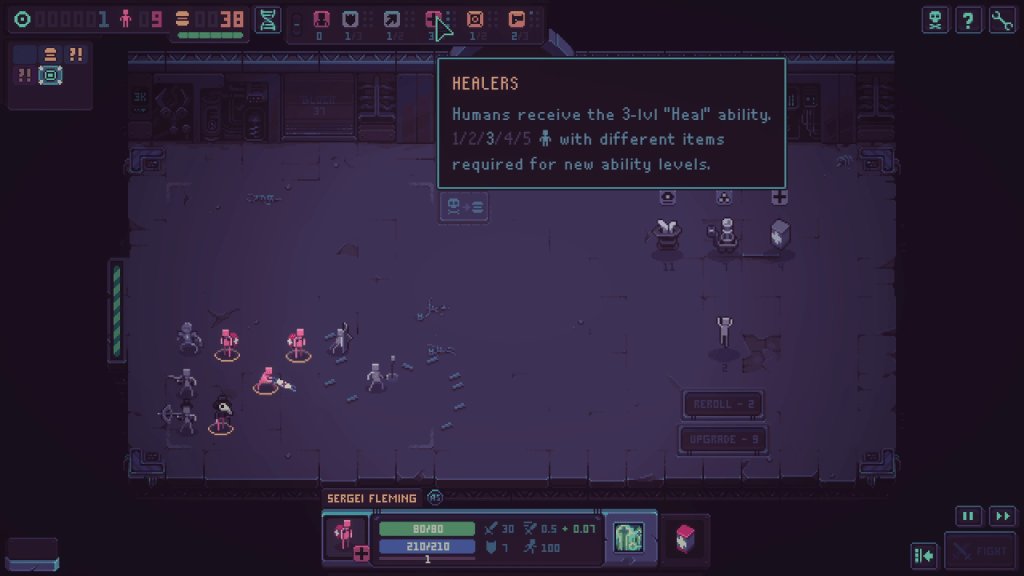
Task: Select Sergei Fleming's healer portrait
Action: (x=346, y=537)
